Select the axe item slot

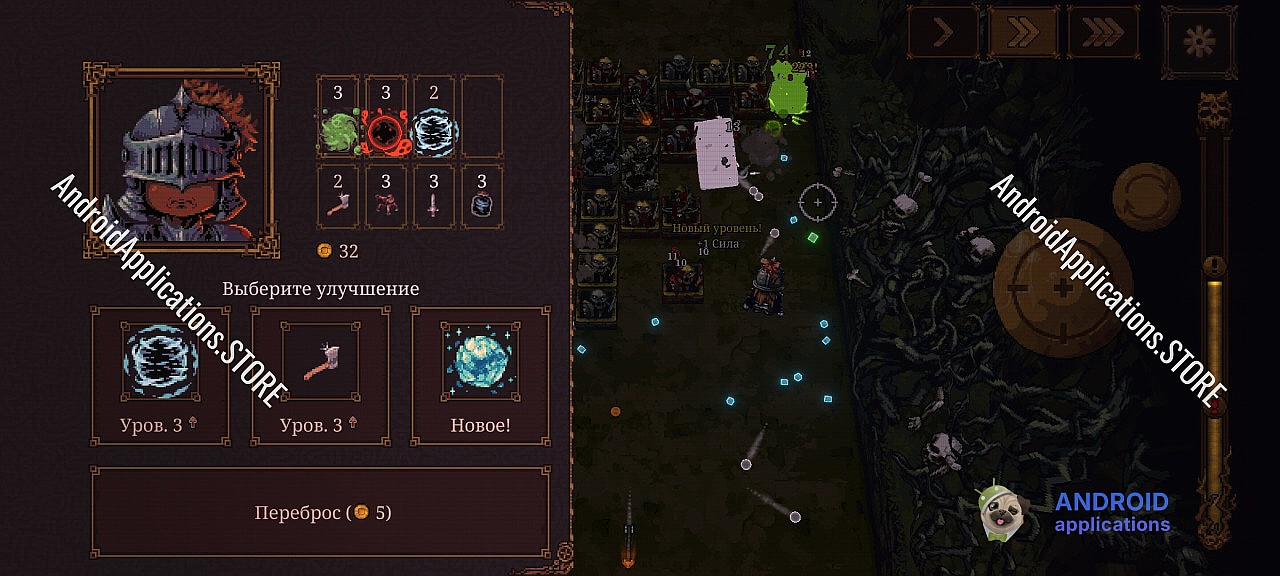pyautogui.click(x=338, y=198)
